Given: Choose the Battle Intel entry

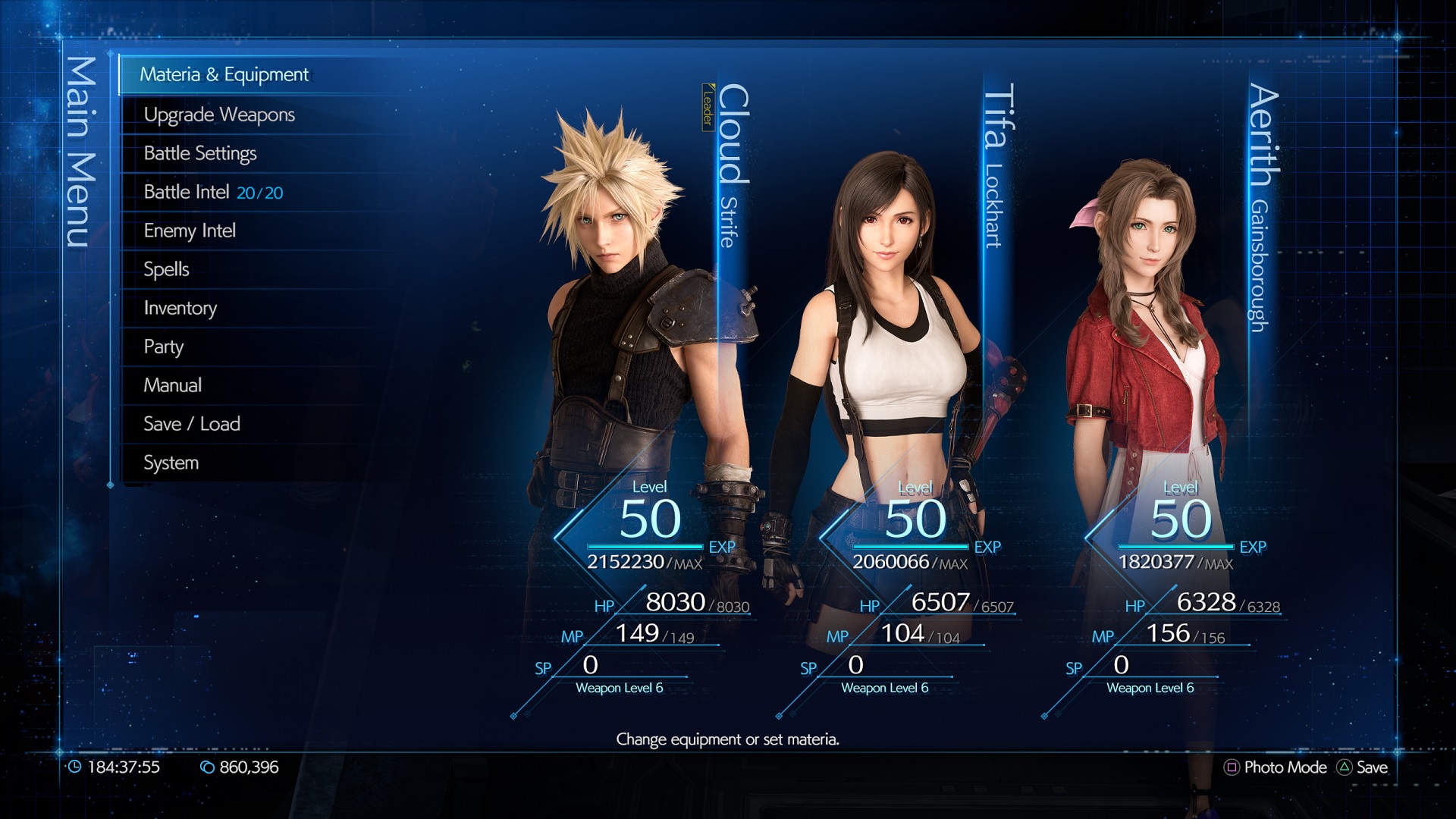Looking at the screenshot, I should click(213, 192).
